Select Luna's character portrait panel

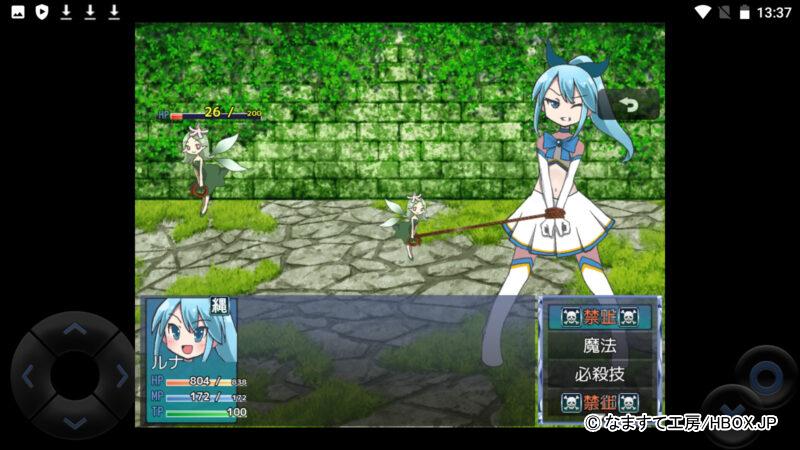click(x=192, y=360)
